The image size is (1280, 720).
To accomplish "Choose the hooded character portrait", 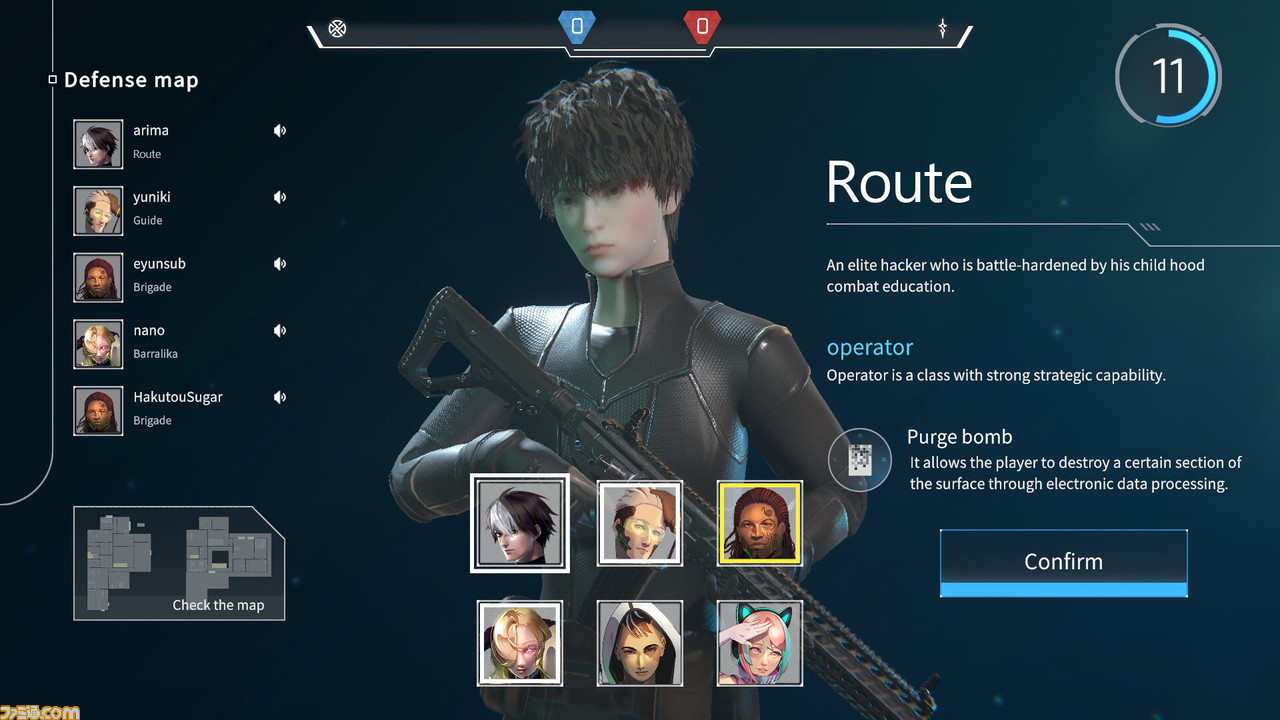I will (640, 643).
